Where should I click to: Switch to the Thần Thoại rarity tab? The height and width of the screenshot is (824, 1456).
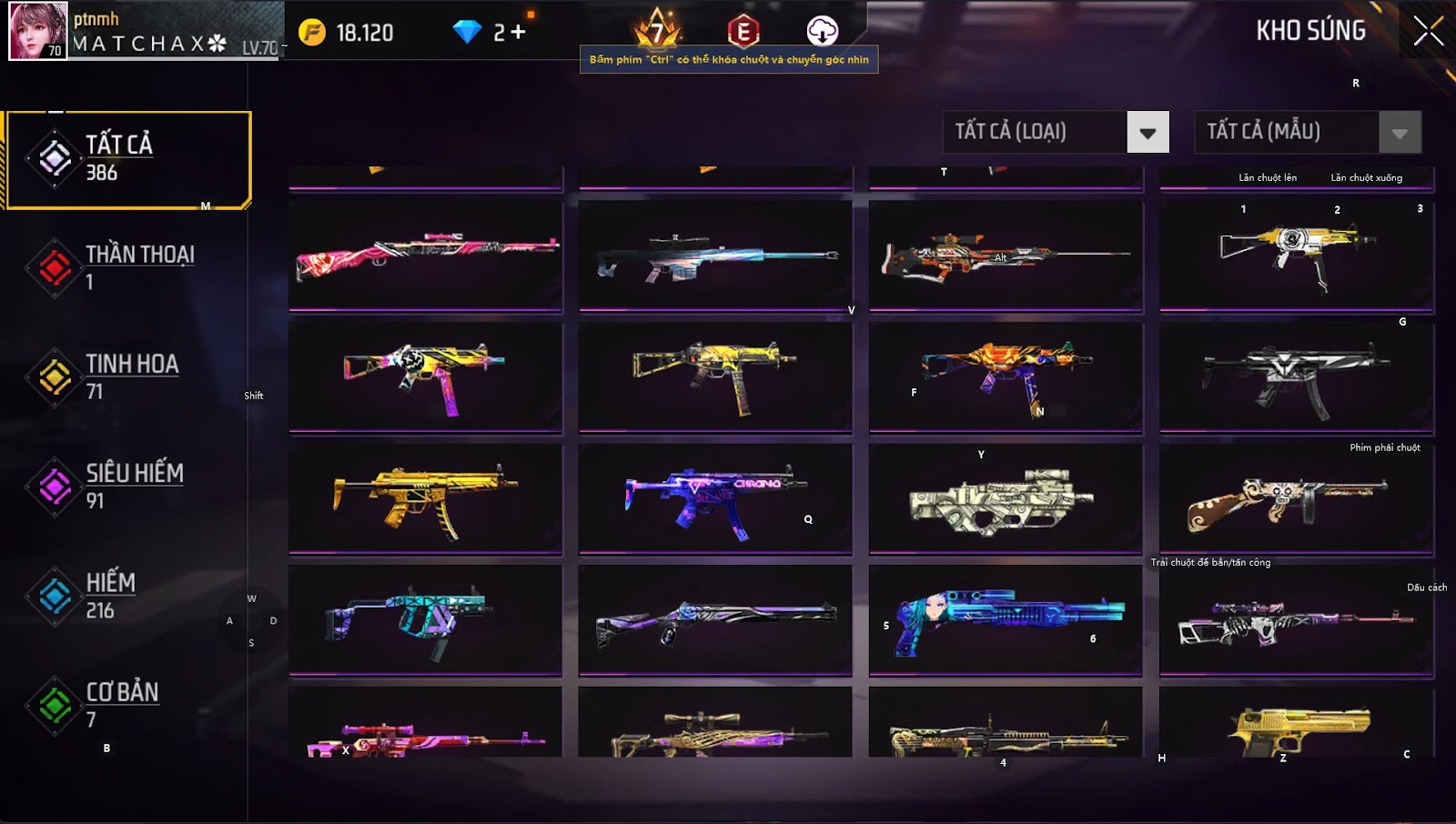click(x=127, y=267)
